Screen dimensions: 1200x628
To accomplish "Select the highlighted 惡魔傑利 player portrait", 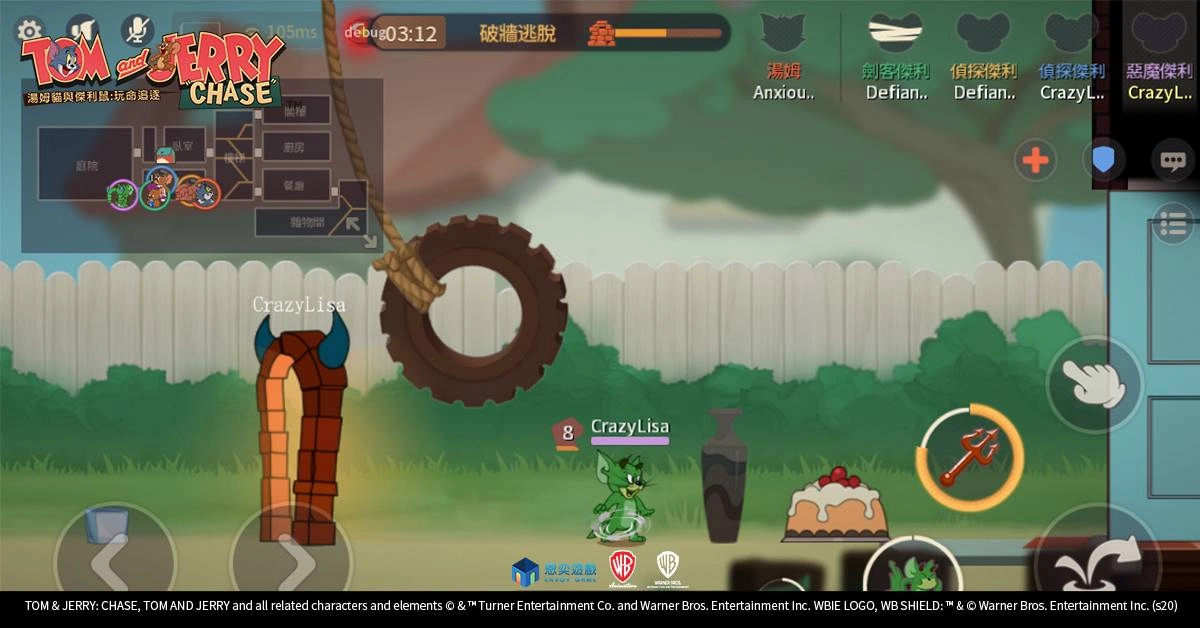I will (x=1159, y=36).
